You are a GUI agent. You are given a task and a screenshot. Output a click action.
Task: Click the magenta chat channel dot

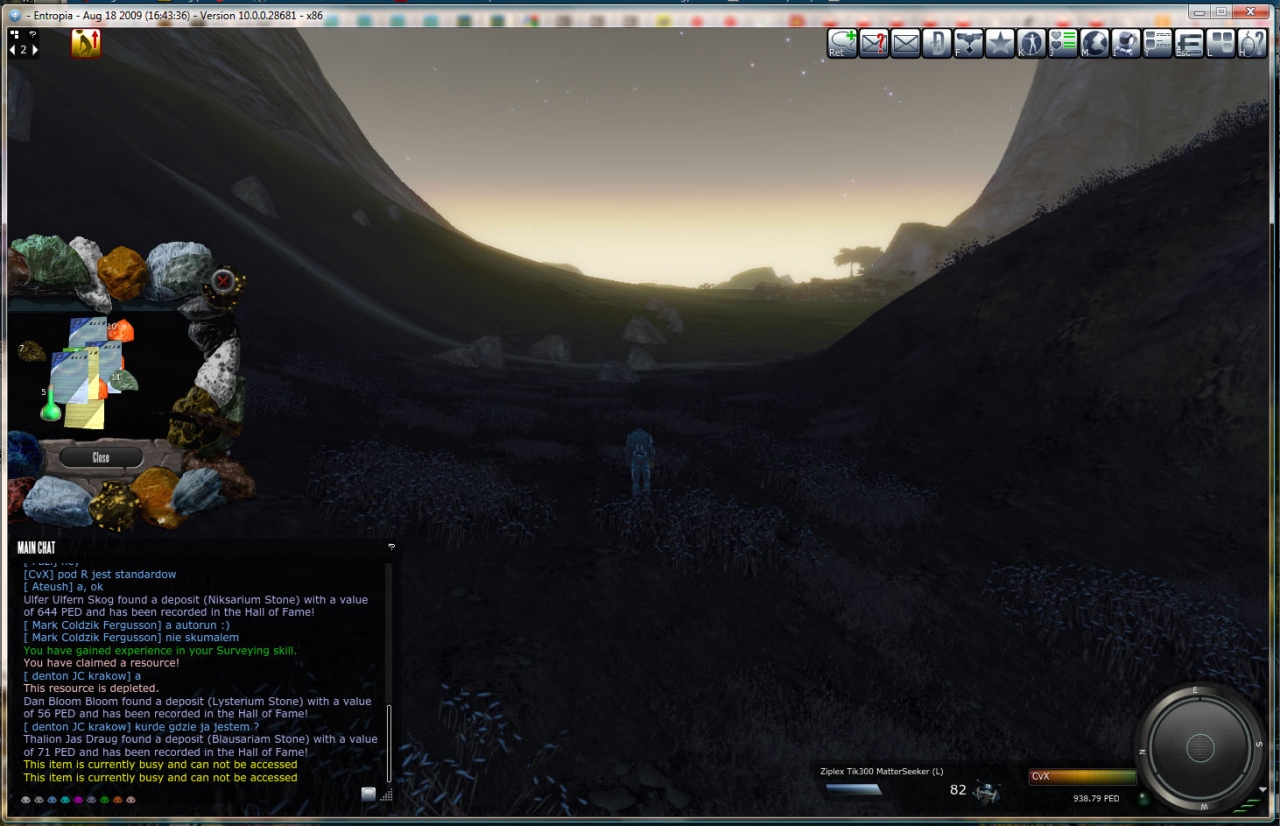(x=78, y=800)
